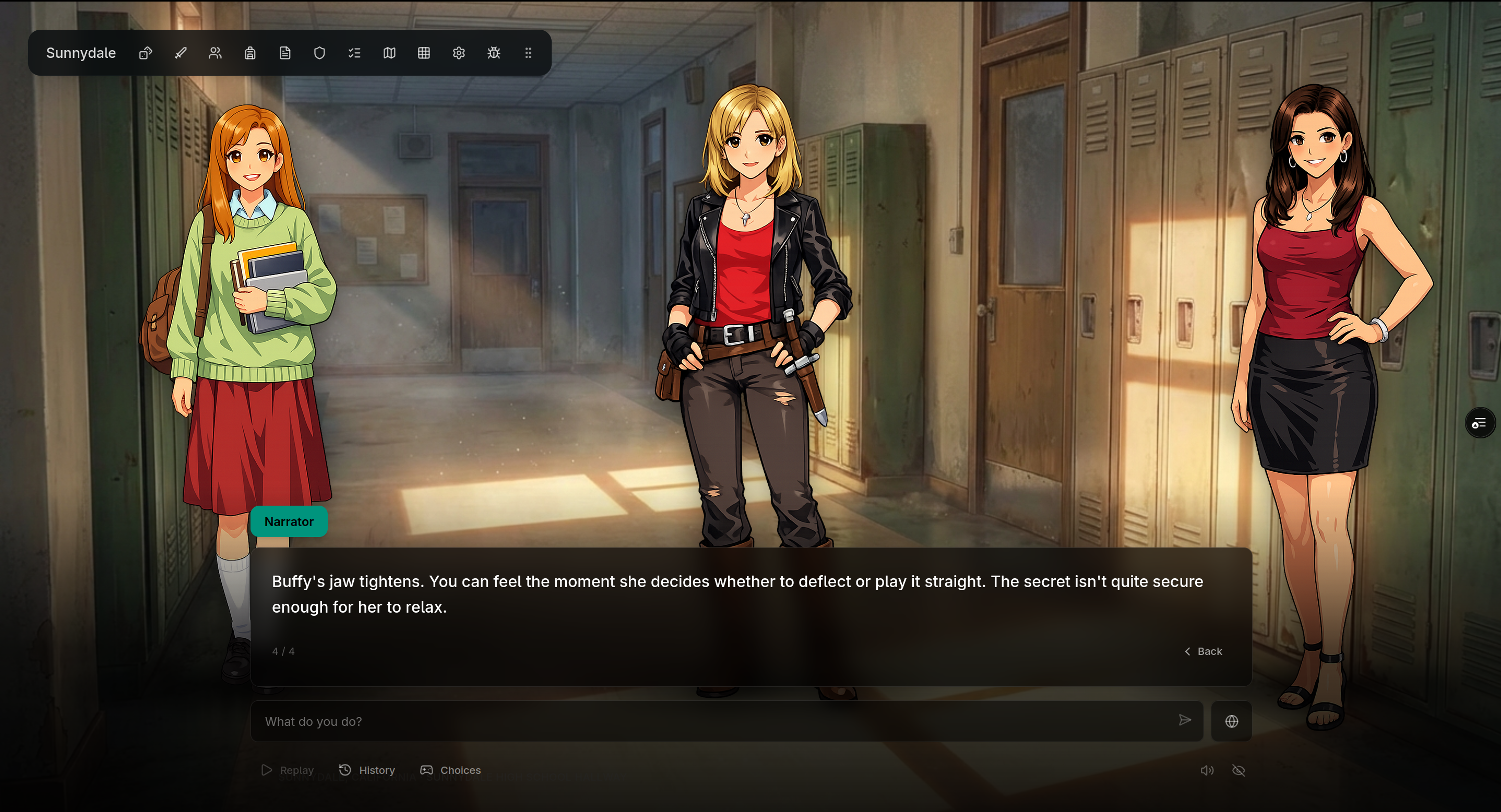Open settings with the gear icon

(459, 53)
